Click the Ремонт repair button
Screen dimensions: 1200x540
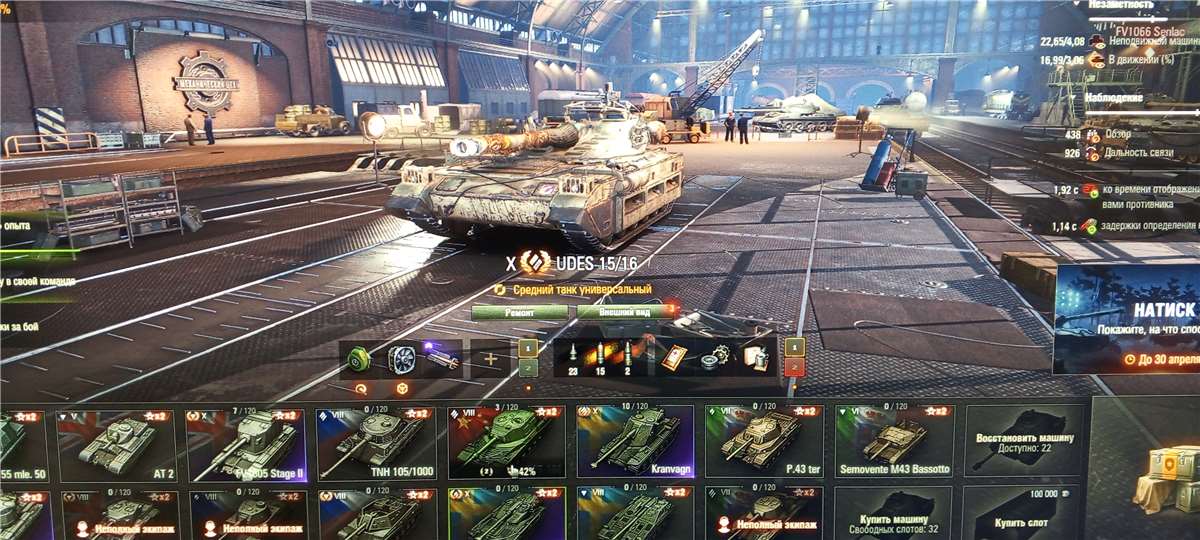(520, 312)
